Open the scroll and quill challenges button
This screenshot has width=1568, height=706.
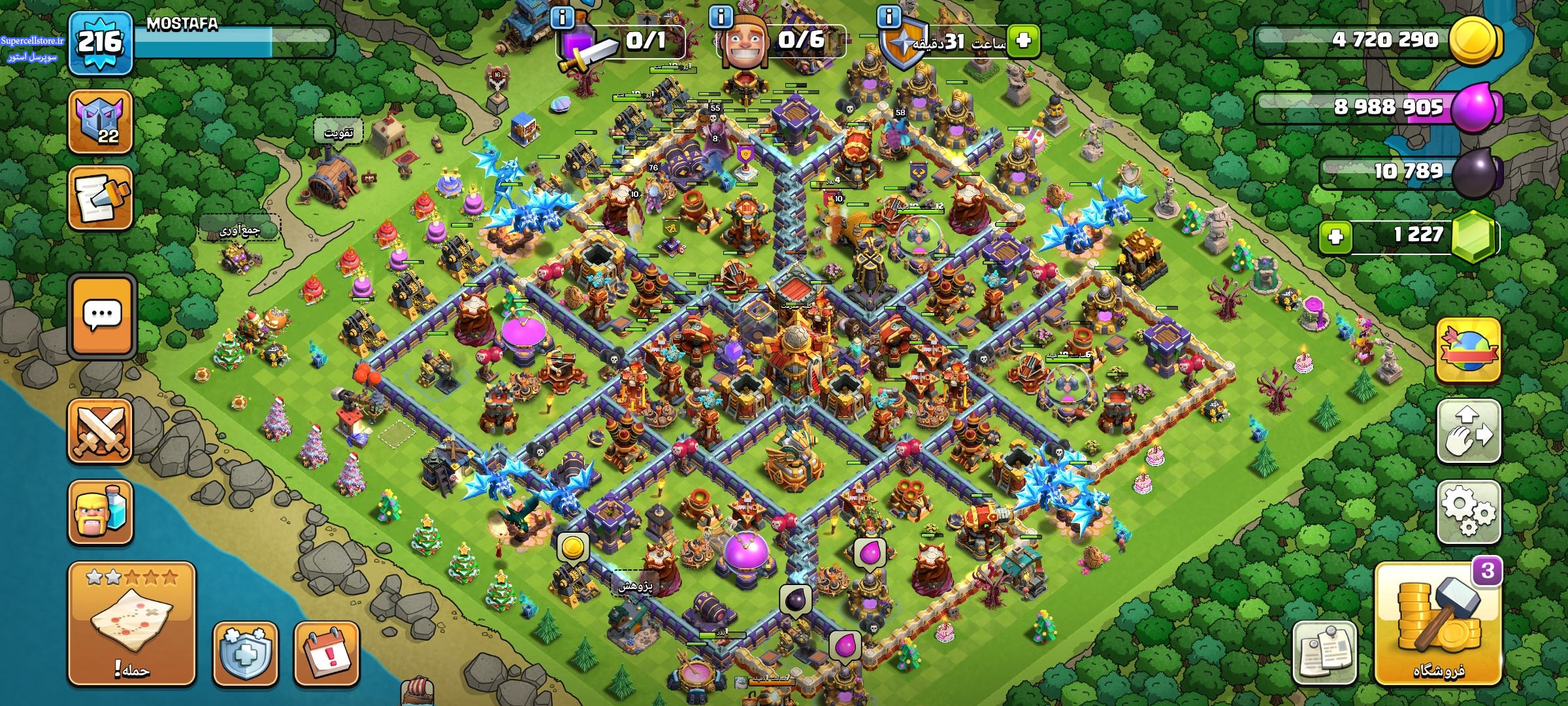click(101, 197)
